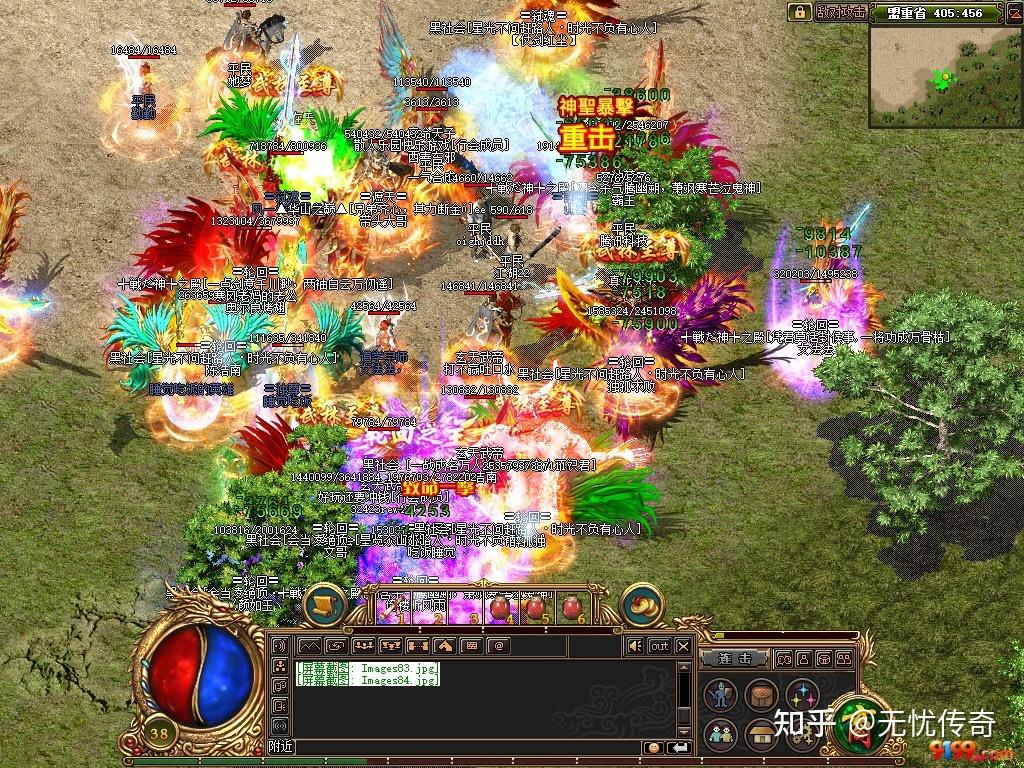
Task: Click the house icon button
Action: point(761,735)
